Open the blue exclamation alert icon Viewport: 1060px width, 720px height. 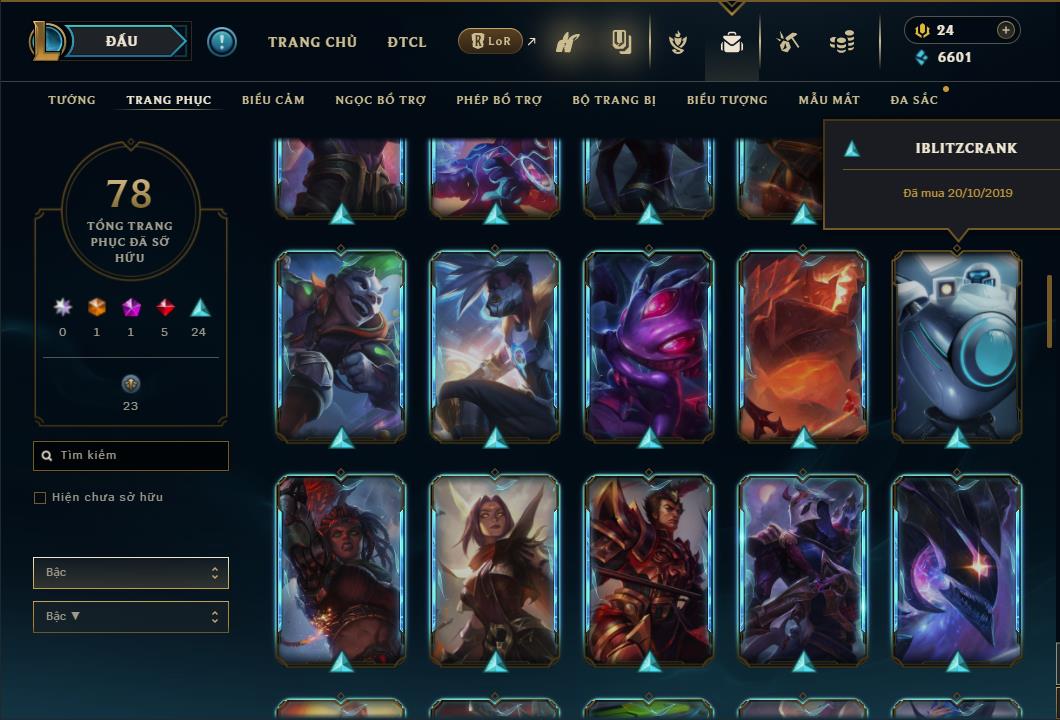point(222,42)
